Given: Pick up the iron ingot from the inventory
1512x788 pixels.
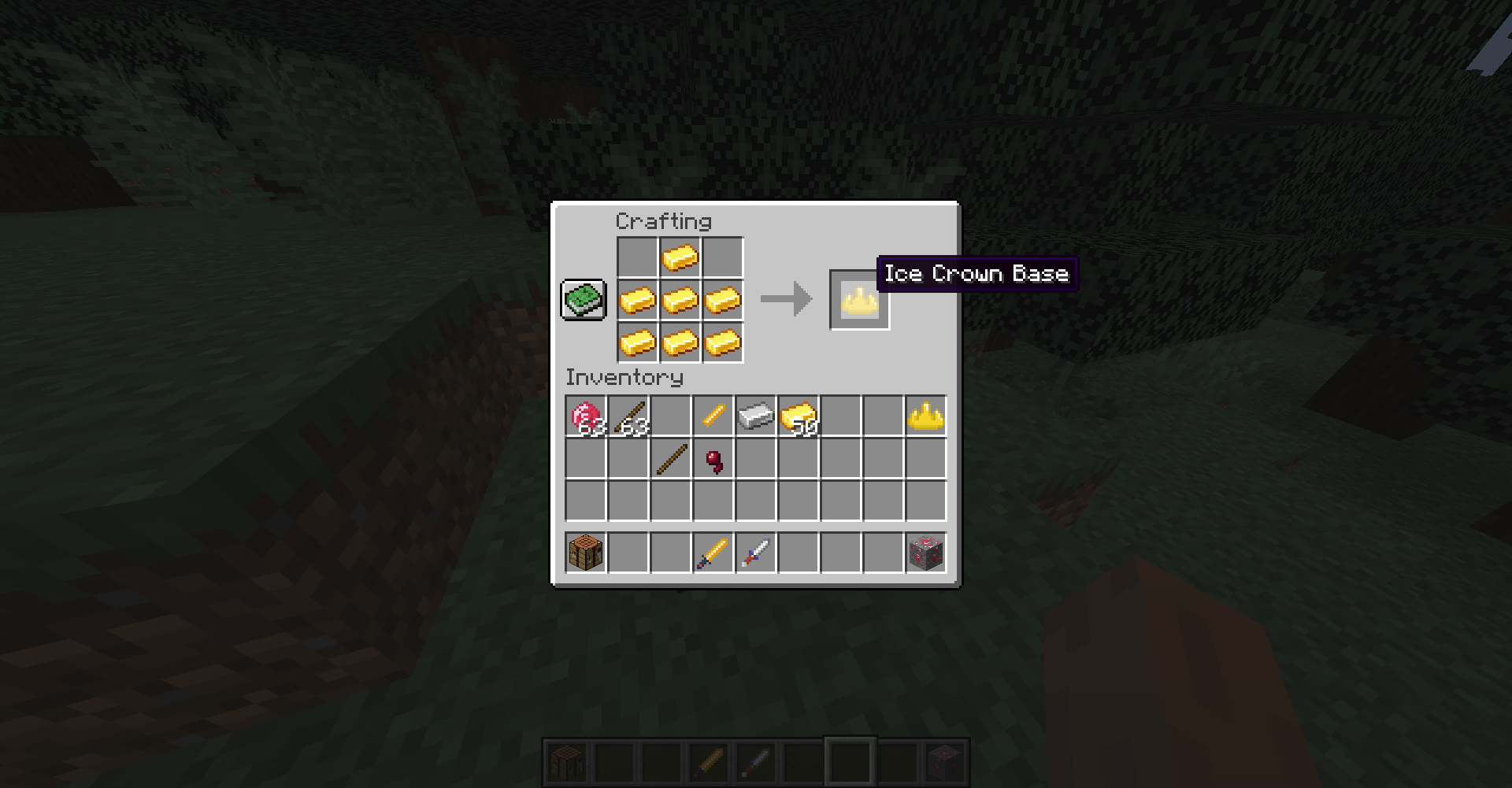Looking at the screenshot, I should point(754,416).
